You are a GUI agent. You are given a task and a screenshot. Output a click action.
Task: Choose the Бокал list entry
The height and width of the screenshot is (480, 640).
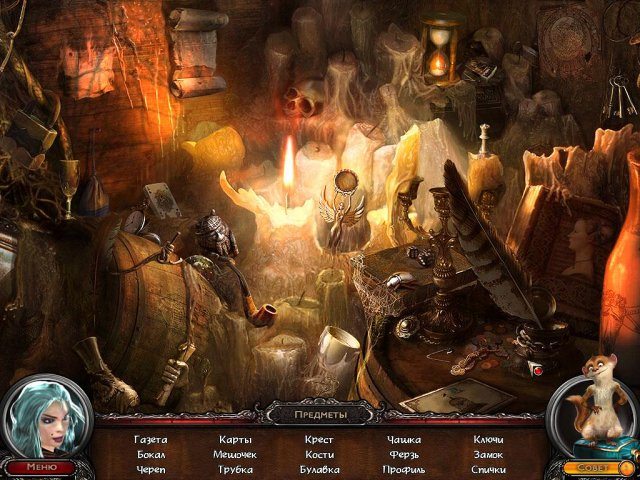(150, 454)
